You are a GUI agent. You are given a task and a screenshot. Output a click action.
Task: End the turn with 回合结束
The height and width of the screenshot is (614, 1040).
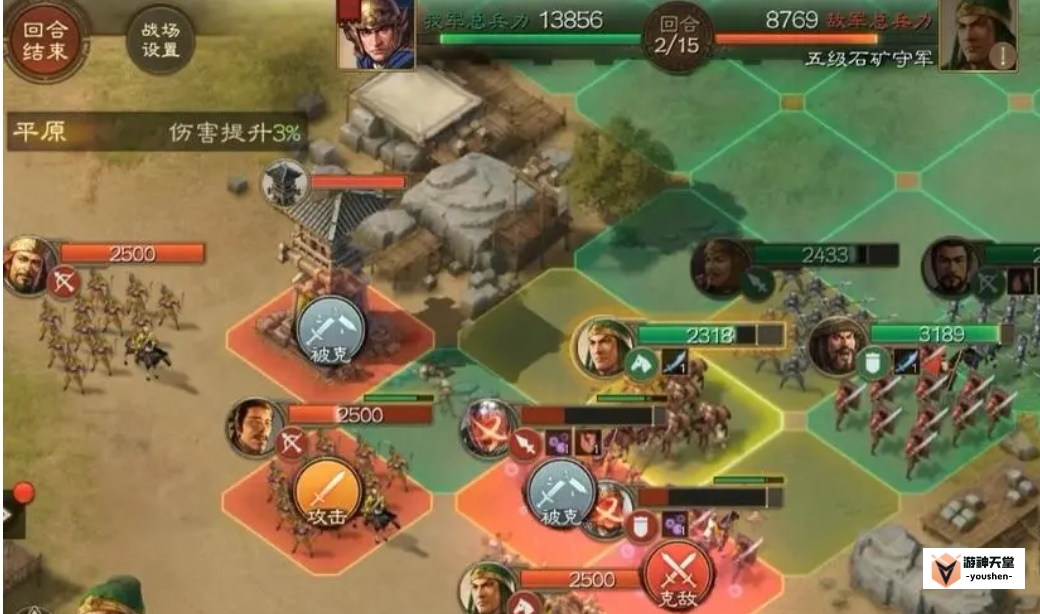click(45, 42)
